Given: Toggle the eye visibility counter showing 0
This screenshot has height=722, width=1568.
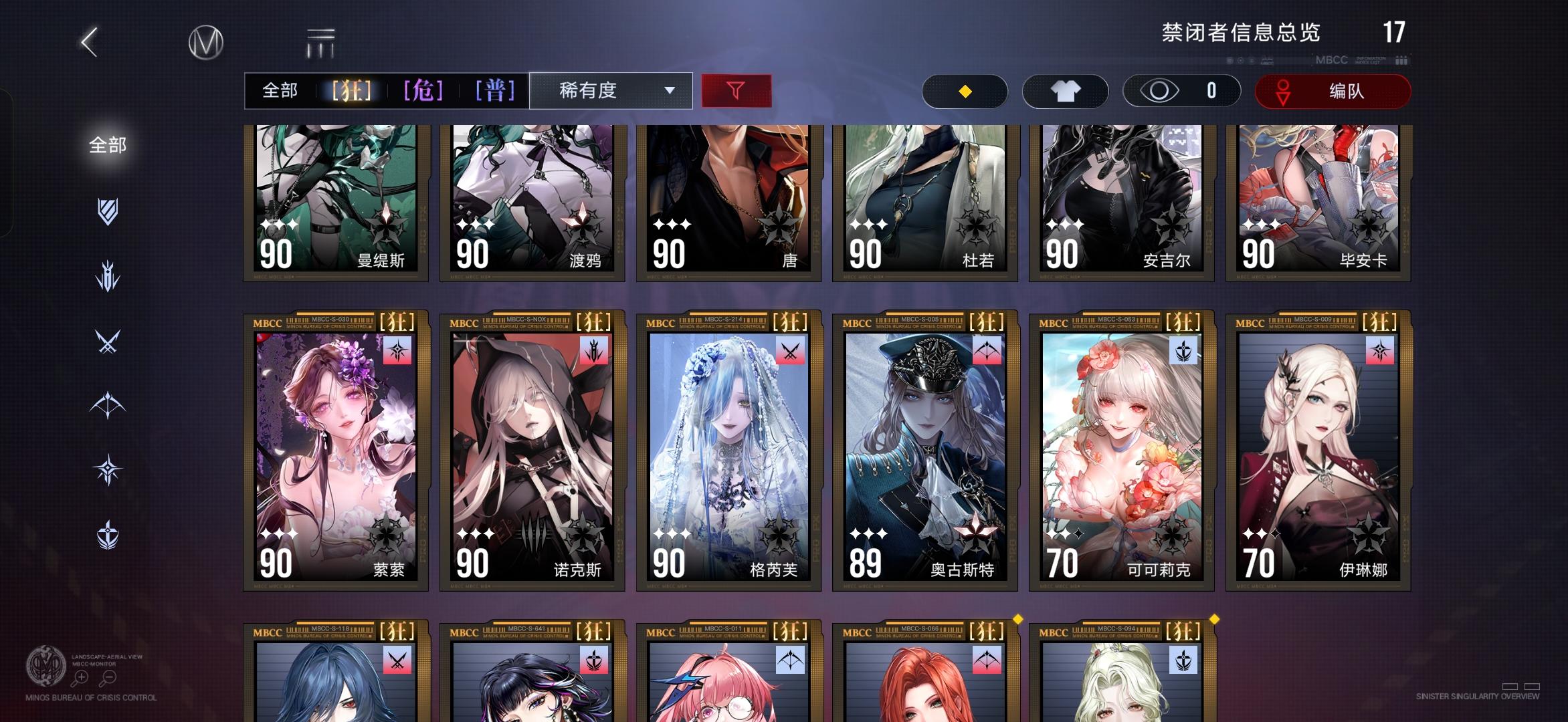Looking at the screenshot, I should pos(1181,91).
